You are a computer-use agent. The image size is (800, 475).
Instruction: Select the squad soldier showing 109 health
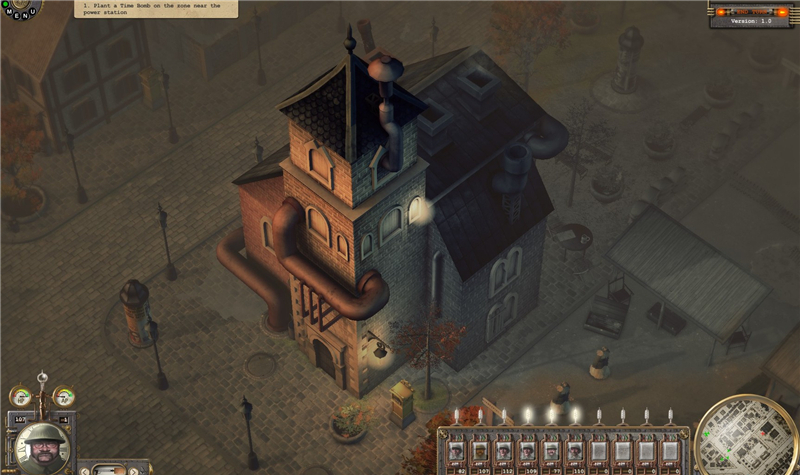tap(527, 450)
